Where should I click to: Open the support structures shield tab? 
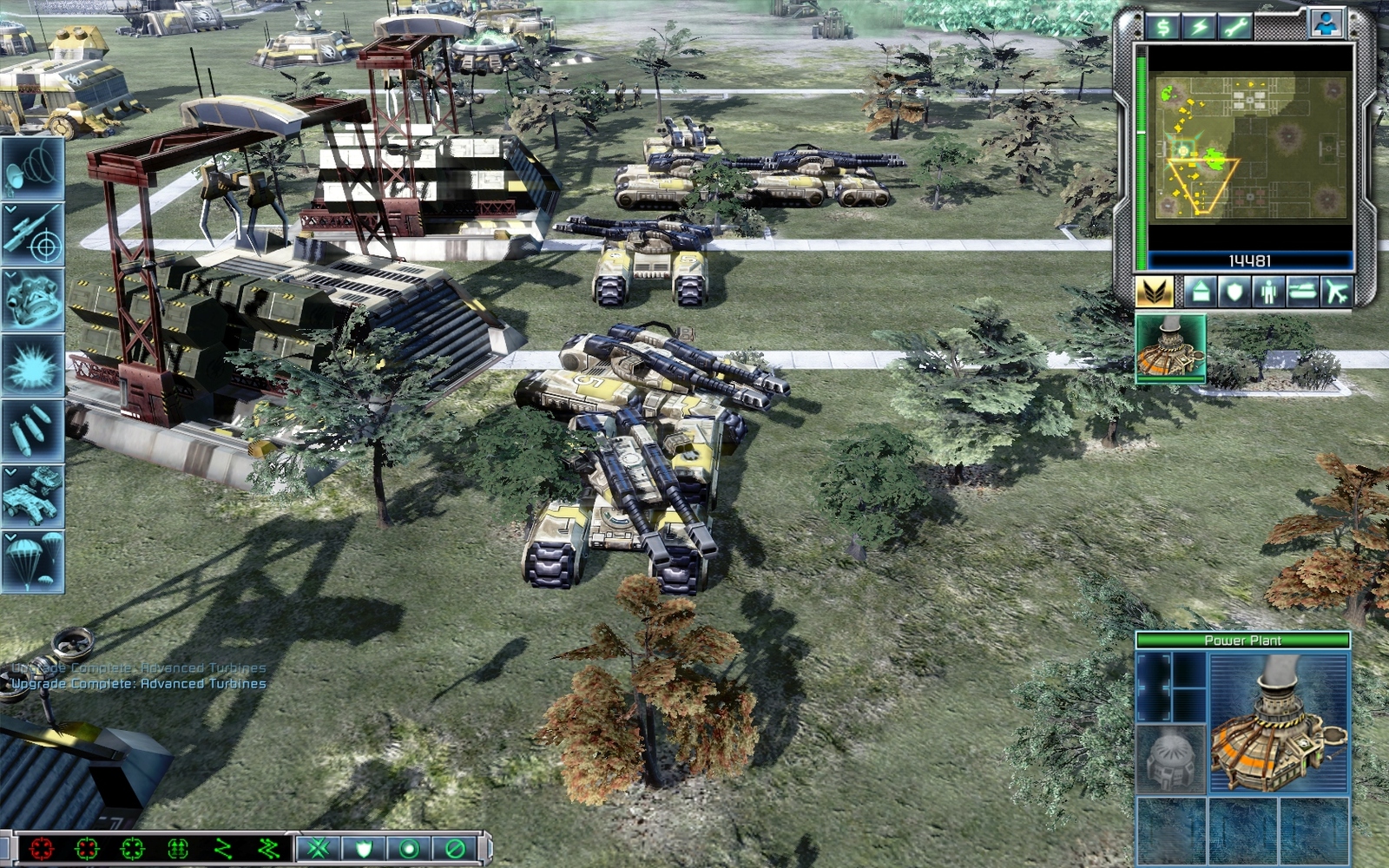1234,292
